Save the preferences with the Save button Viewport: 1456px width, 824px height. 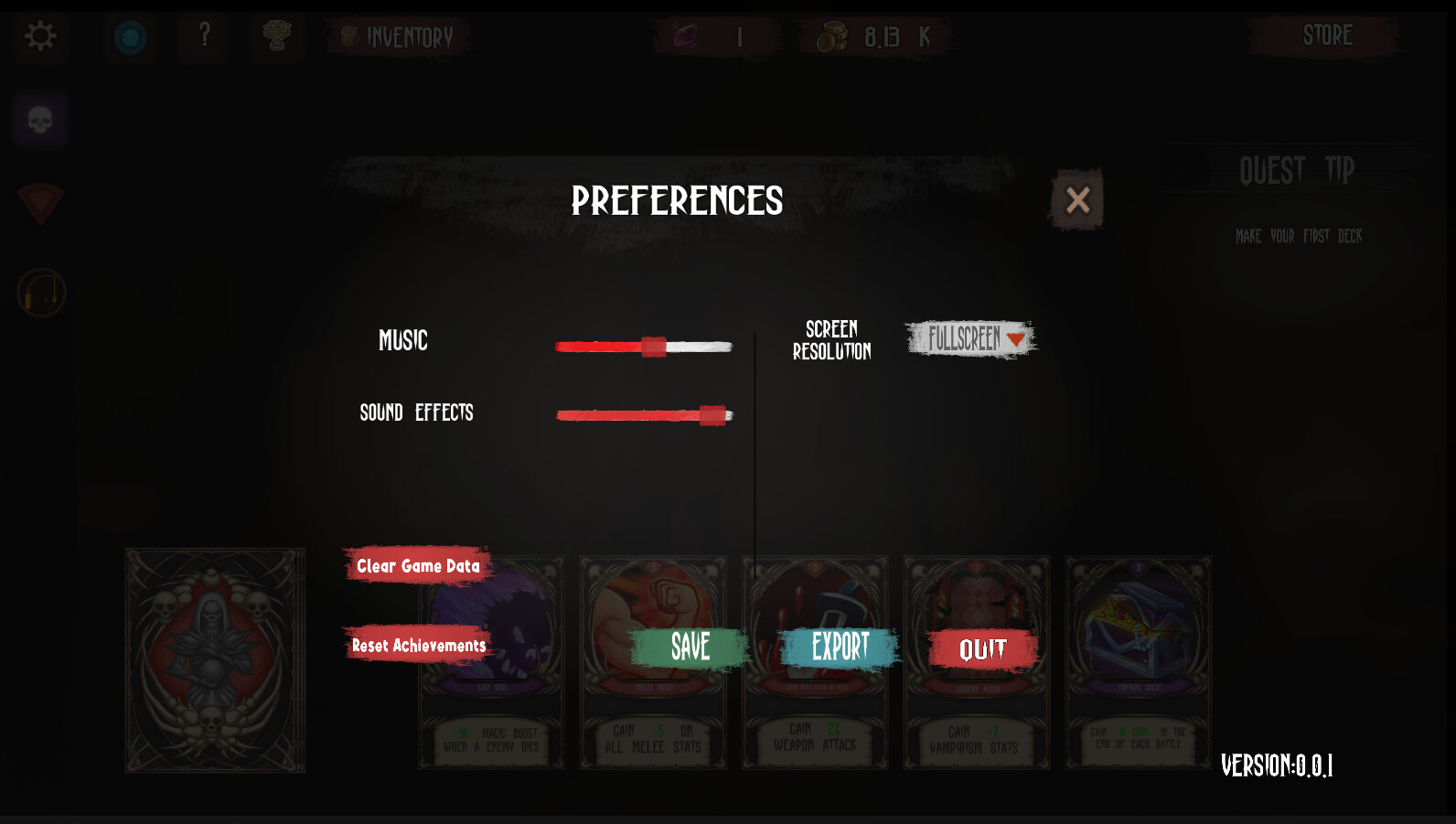click(x=690, y=647)
